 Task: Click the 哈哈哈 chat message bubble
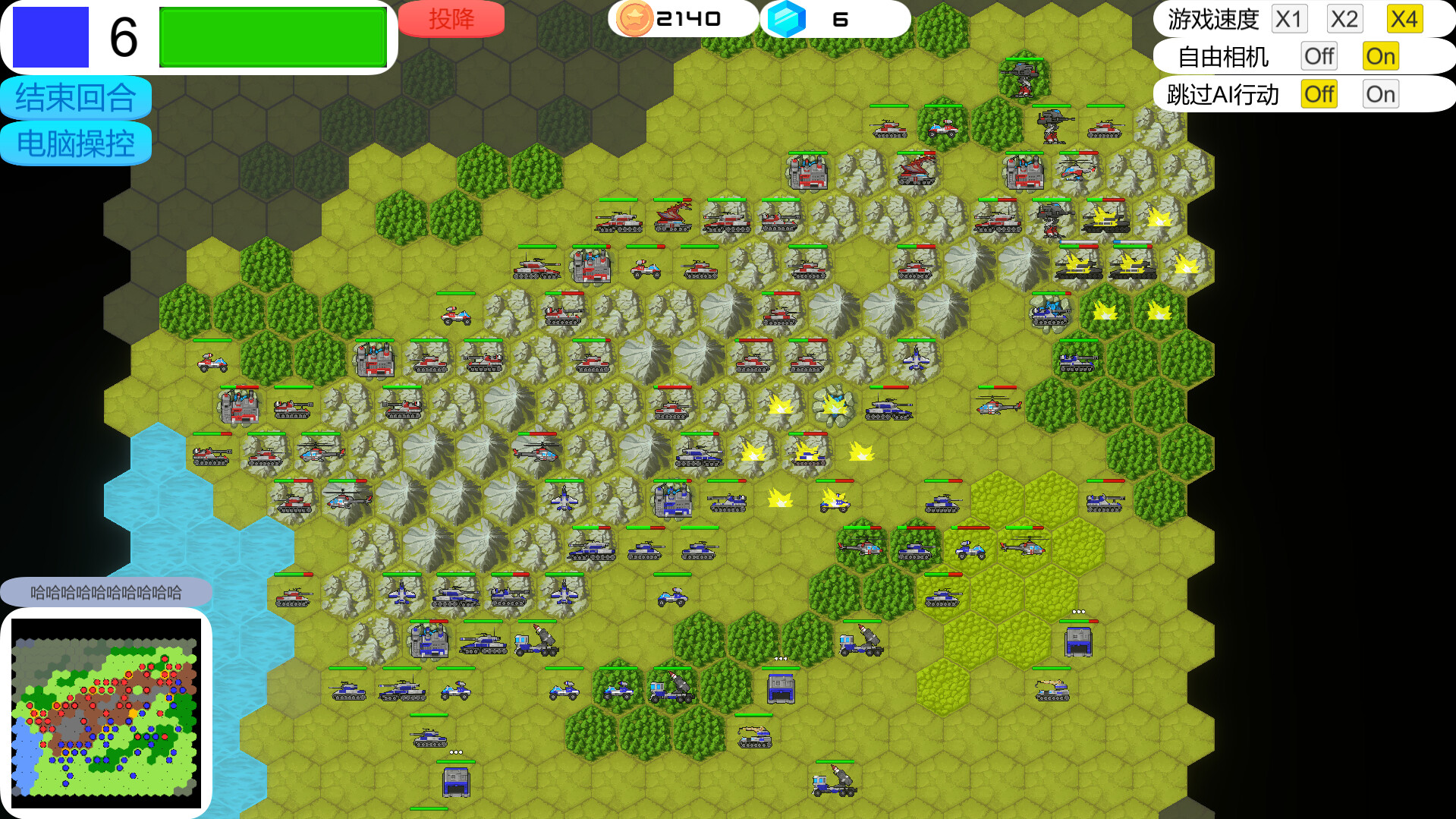[106, 590]
